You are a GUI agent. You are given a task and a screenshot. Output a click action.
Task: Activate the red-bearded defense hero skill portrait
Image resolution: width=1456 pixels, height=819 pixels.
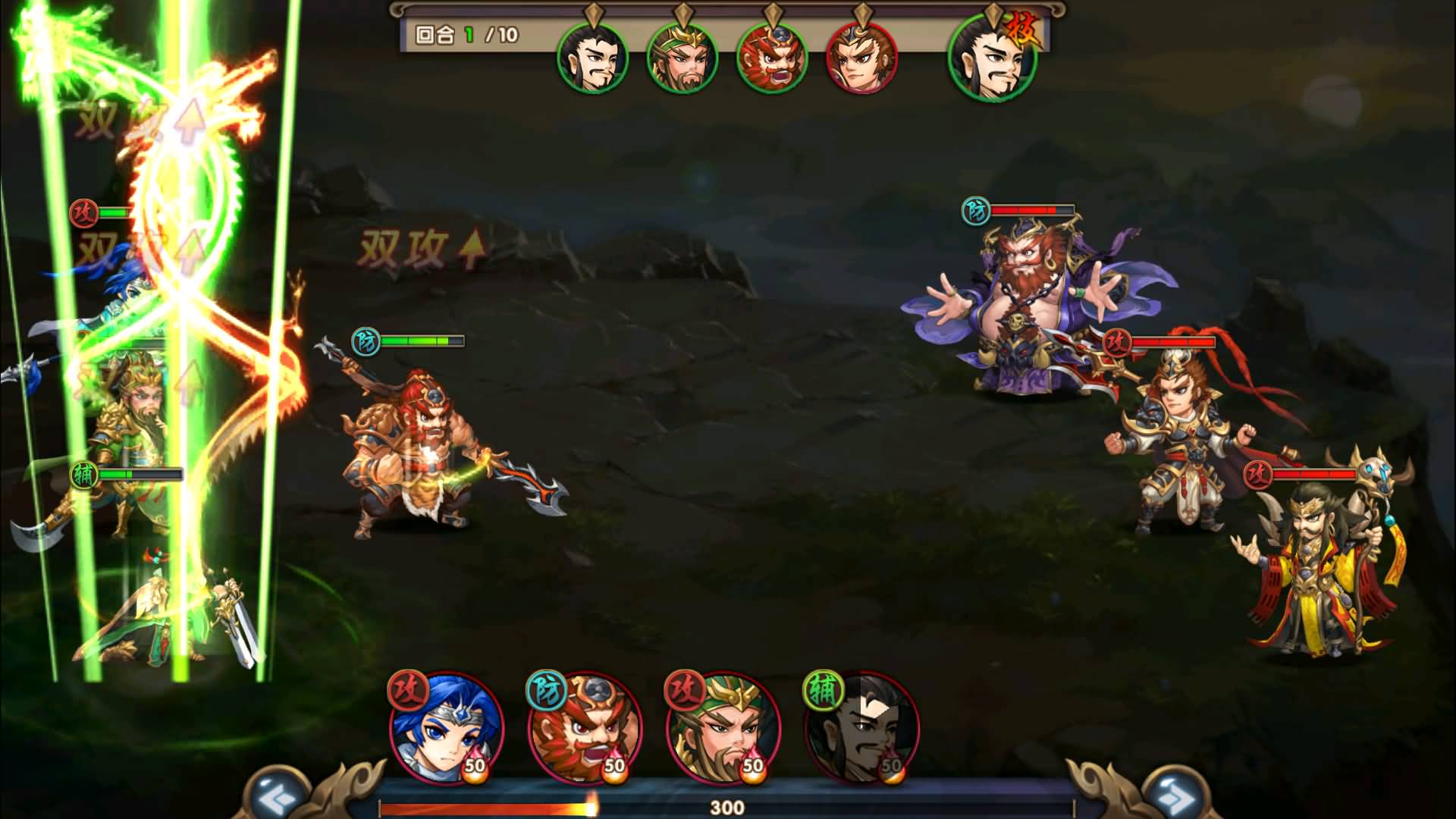coord(585,728)
